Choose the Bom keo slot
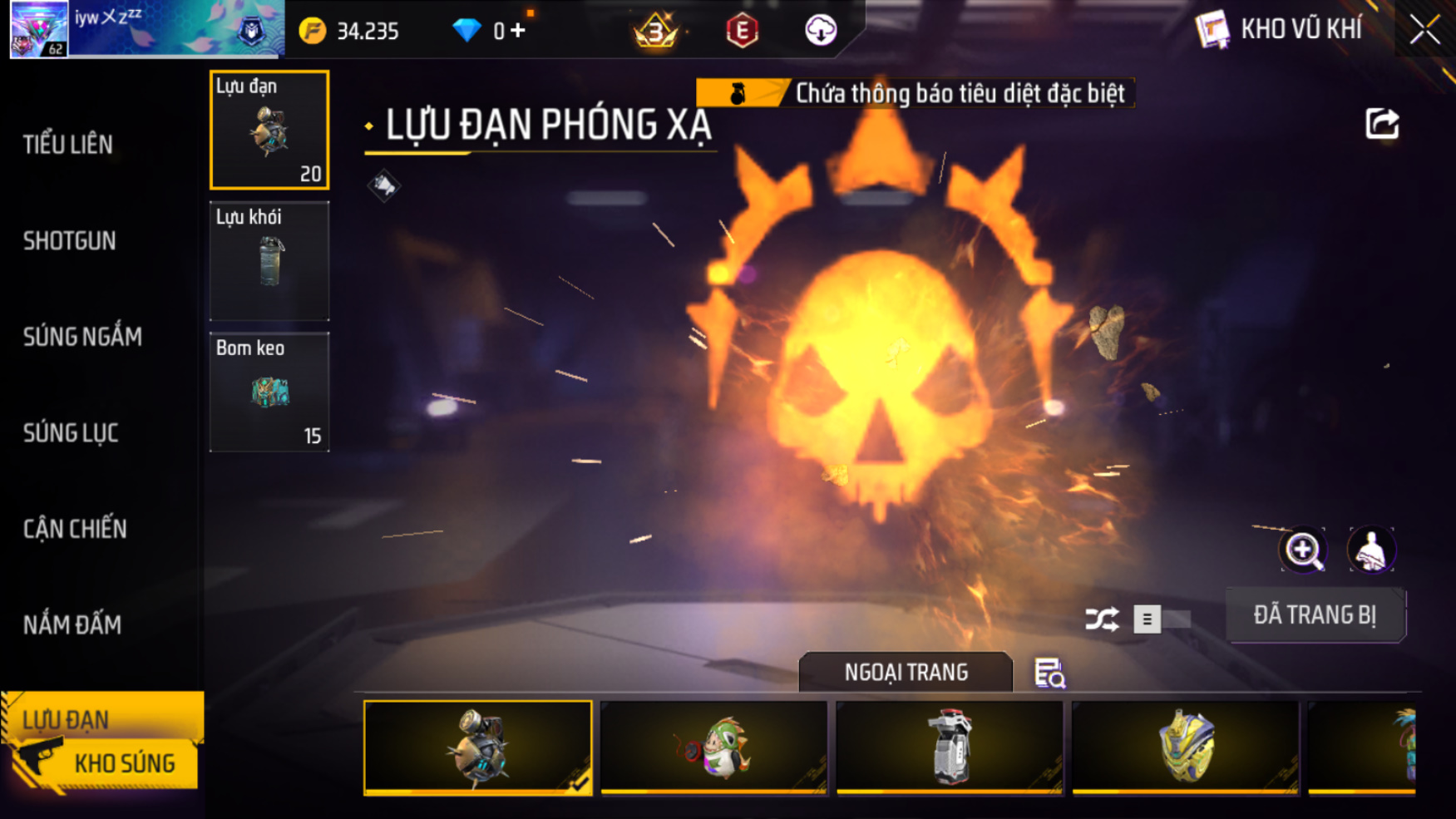1456x819 pixels. [269, 392]
